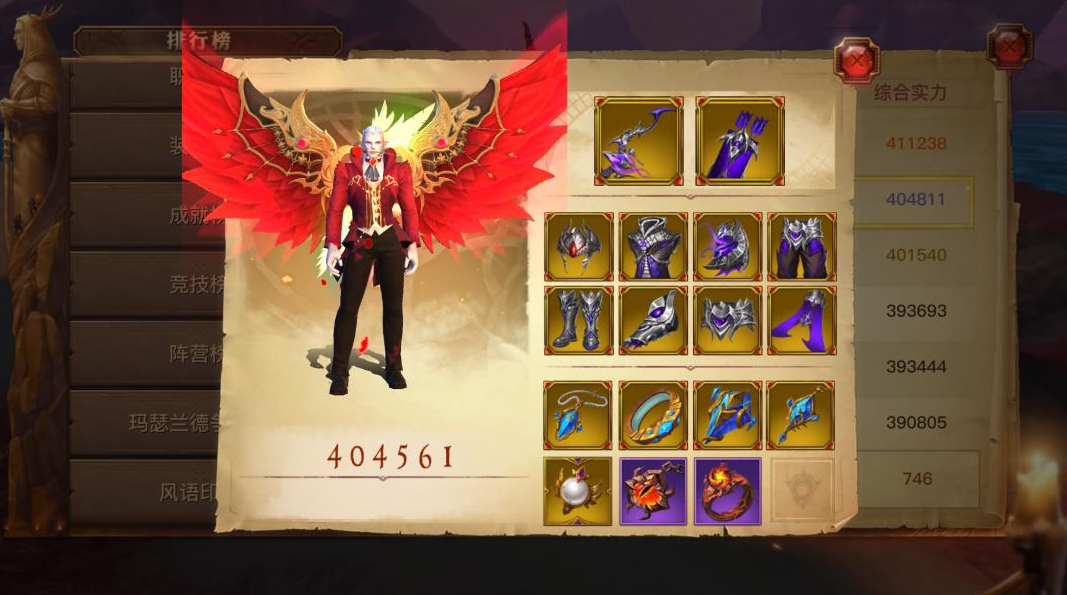The image size is (1067, 595).
Task: Select the purple bow weapon slot
Action: 639,141
